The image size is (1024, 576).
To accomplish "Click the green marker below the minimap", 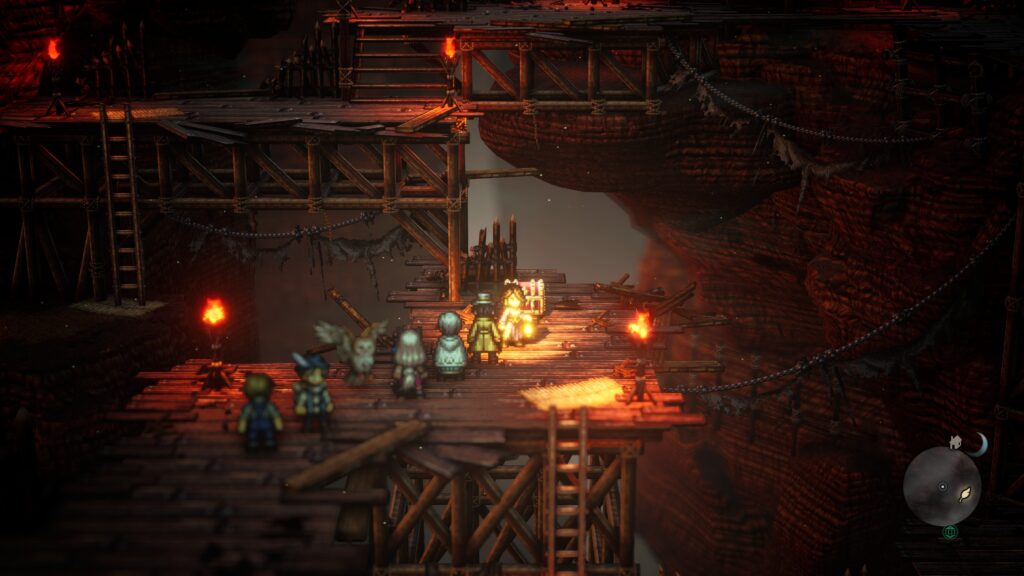I will point(949,532).
